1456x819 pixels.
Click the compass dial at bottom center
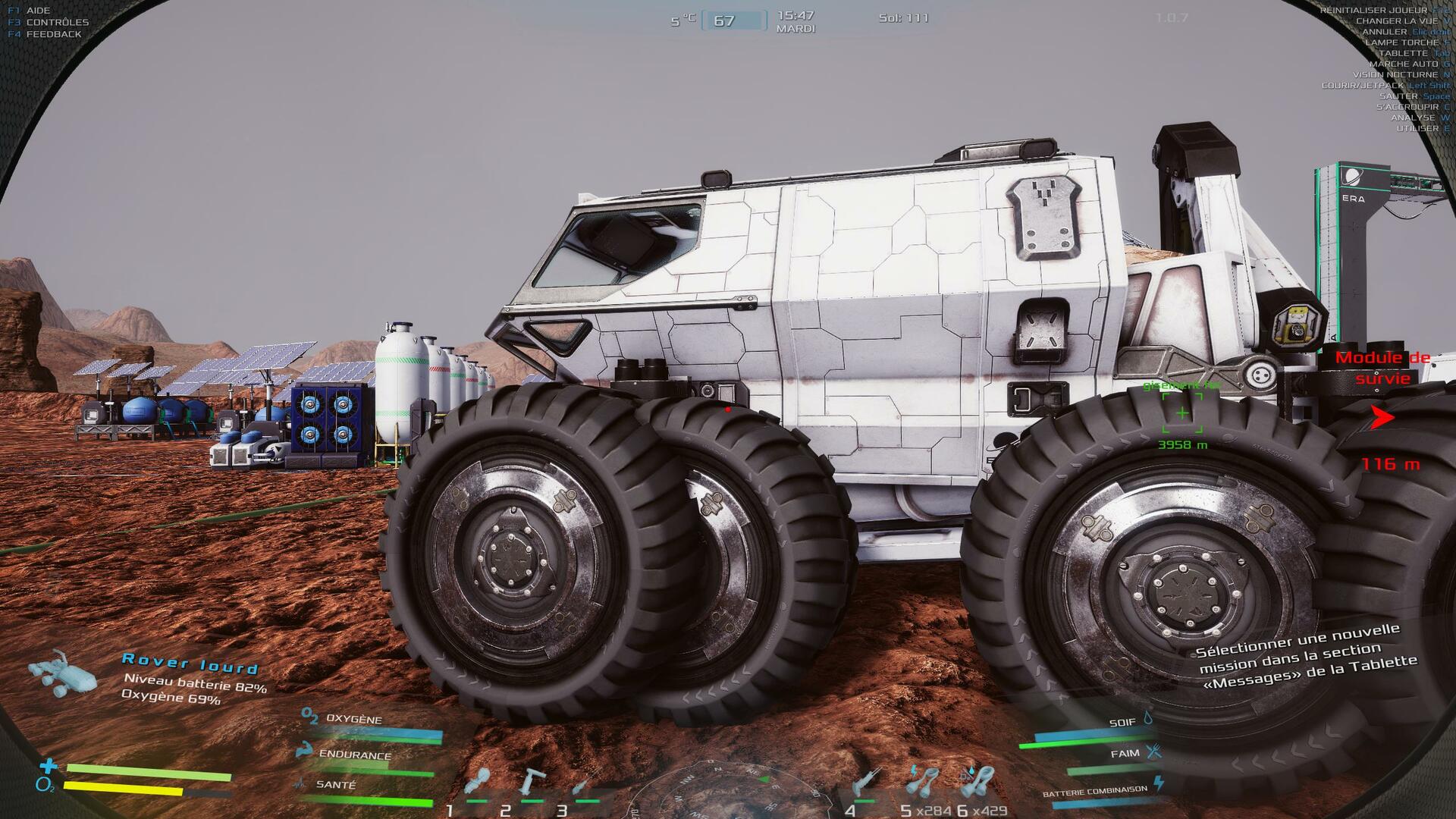728,795
